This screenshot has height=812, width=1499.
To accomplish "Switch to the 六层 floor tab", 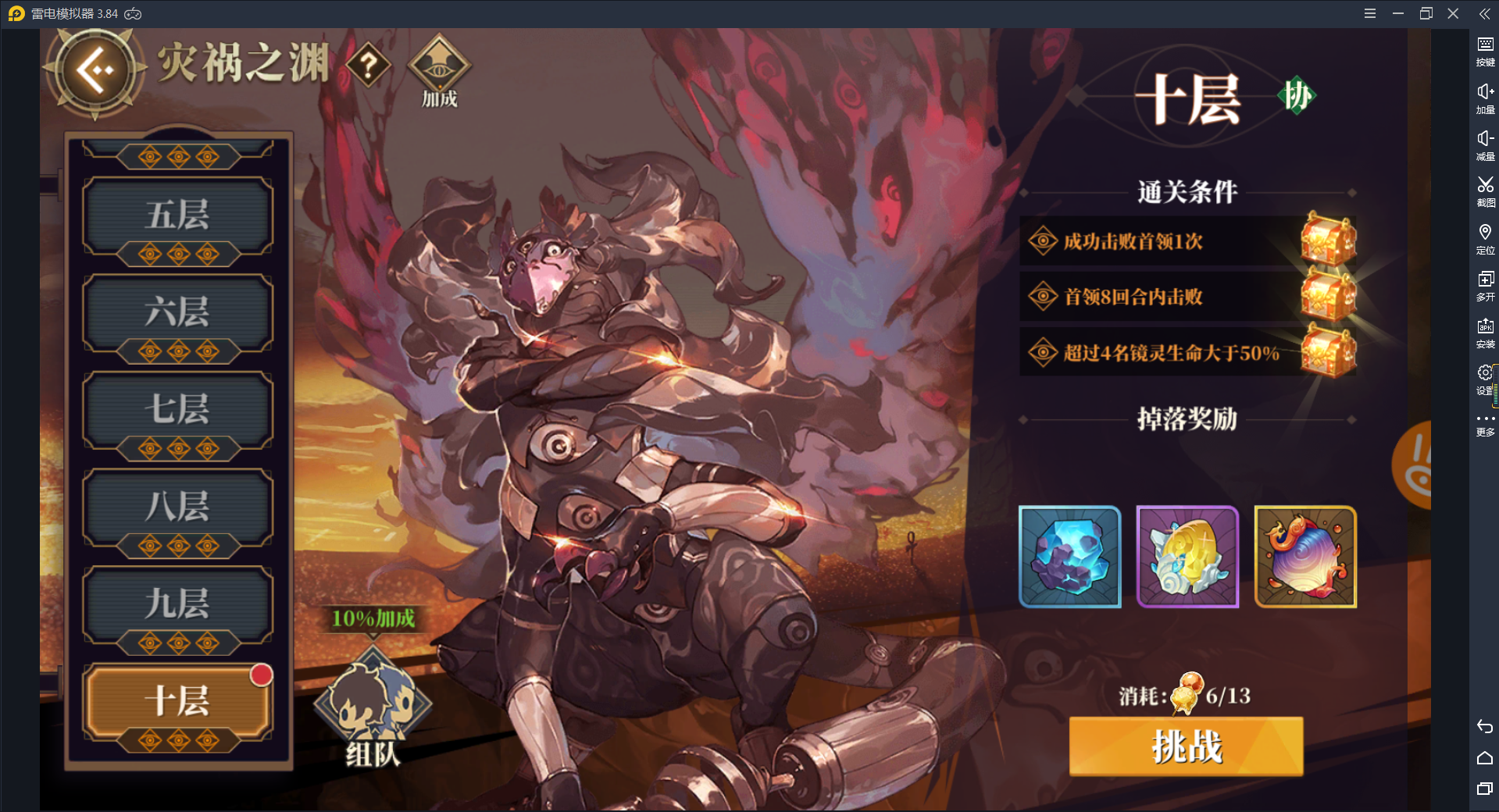I will pyautogui.click(x=178, y=312).
